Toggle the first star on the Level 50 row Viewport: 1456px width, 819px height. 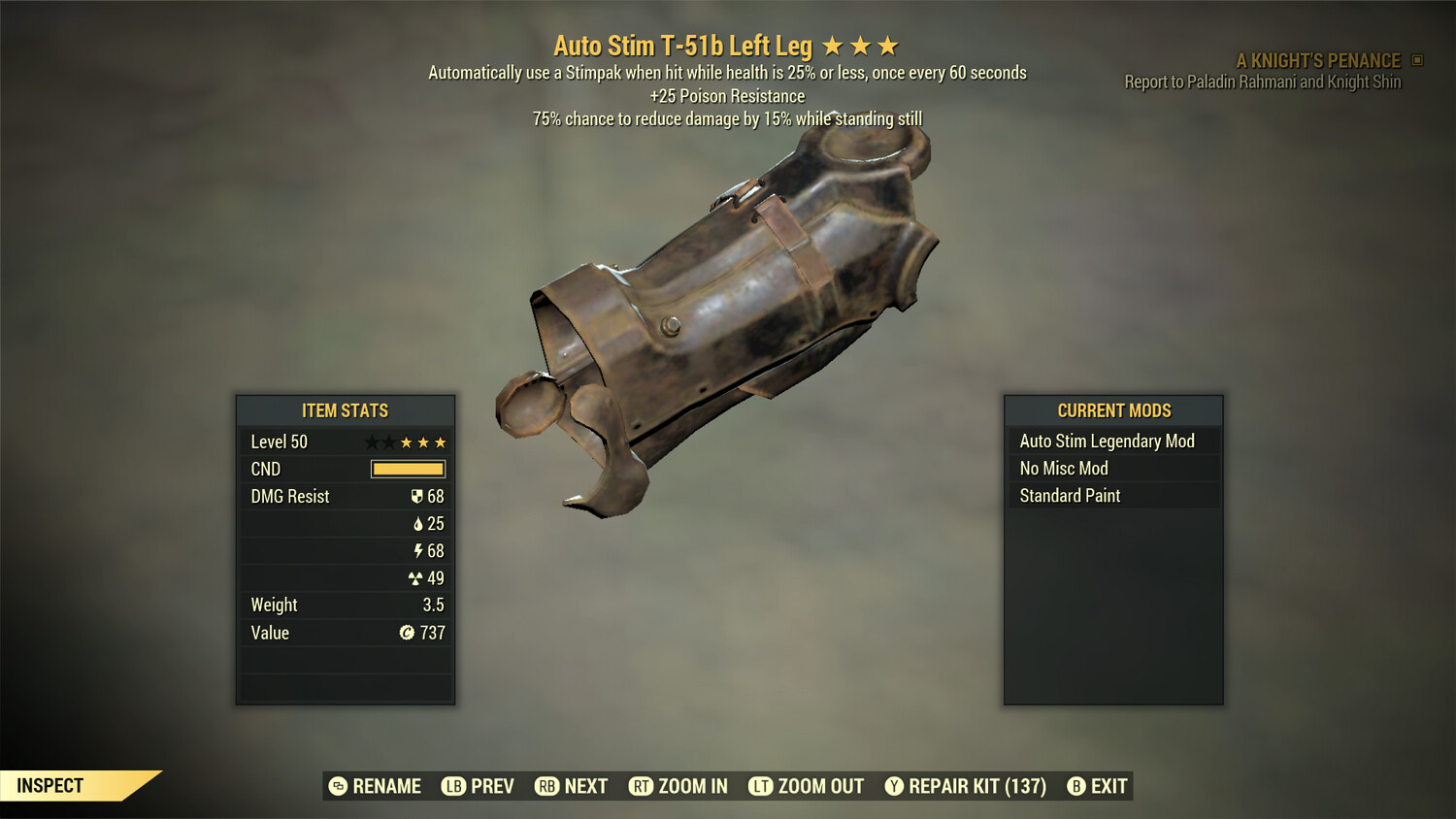(369, 442)
